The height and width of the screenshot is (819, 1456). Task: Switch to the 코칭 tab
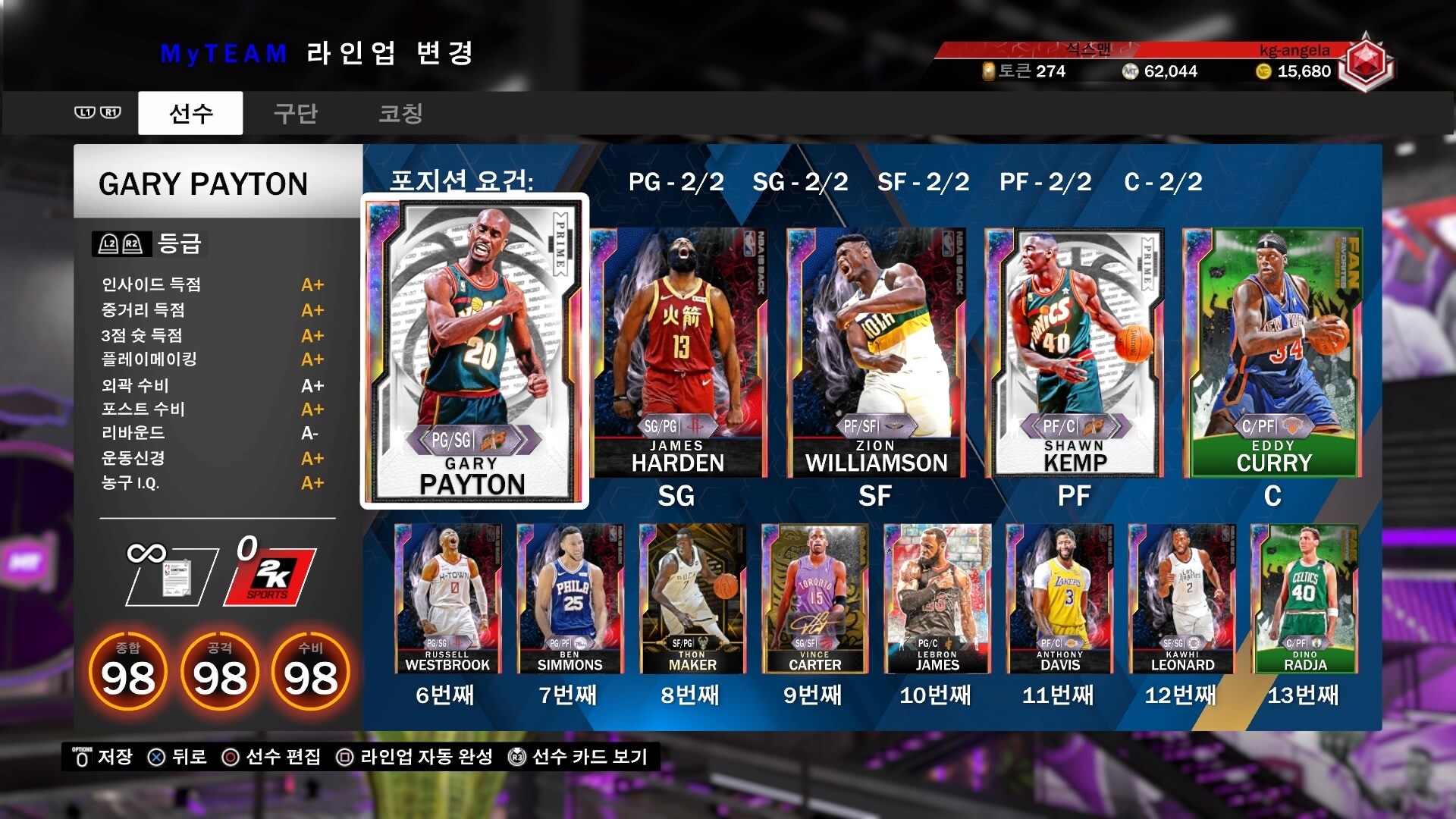click(x=400, y=114)
